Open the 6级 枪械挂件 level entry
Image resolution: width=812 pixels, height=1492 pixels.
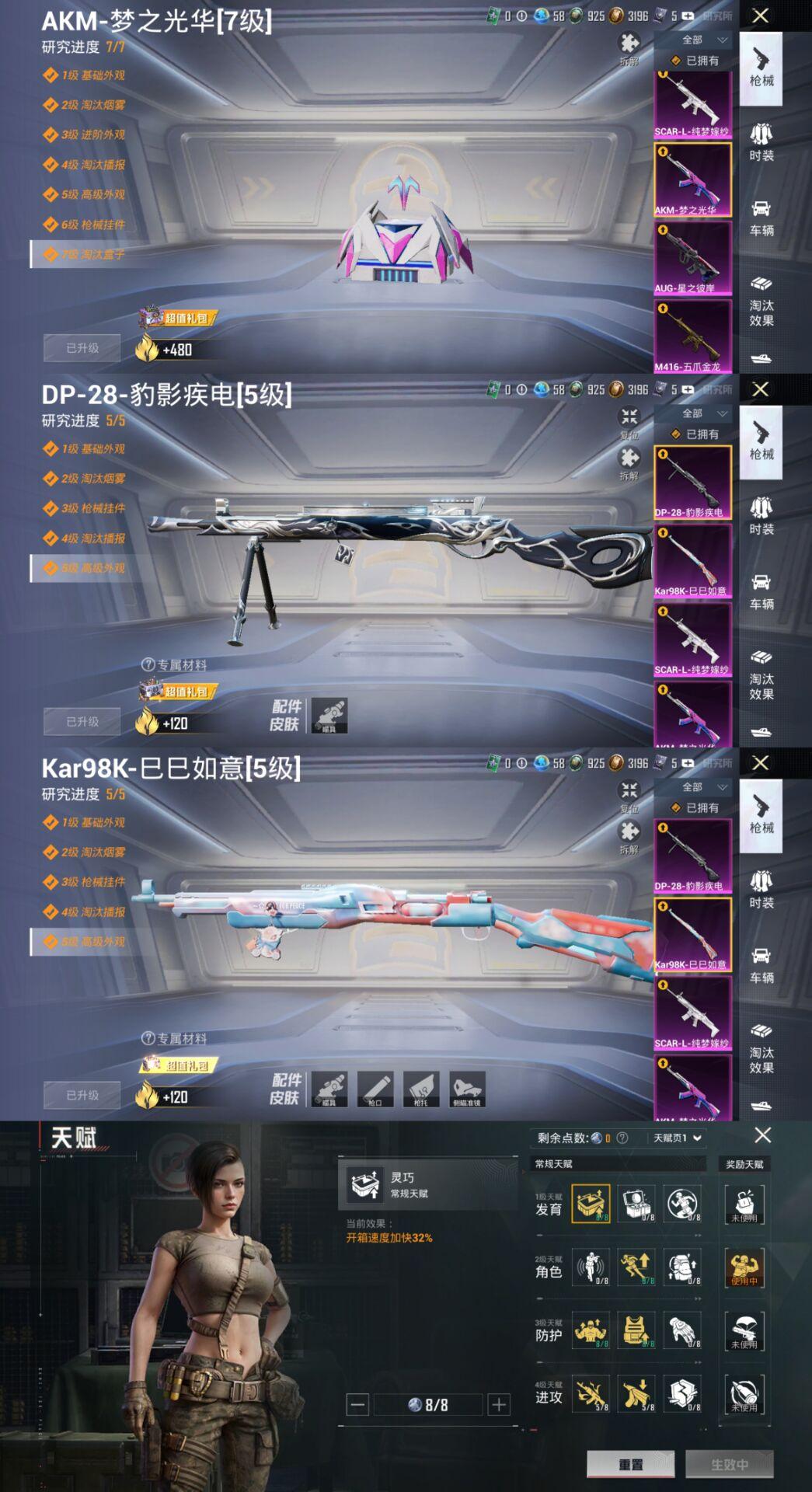pyautogui.click(x=93, y=225)
